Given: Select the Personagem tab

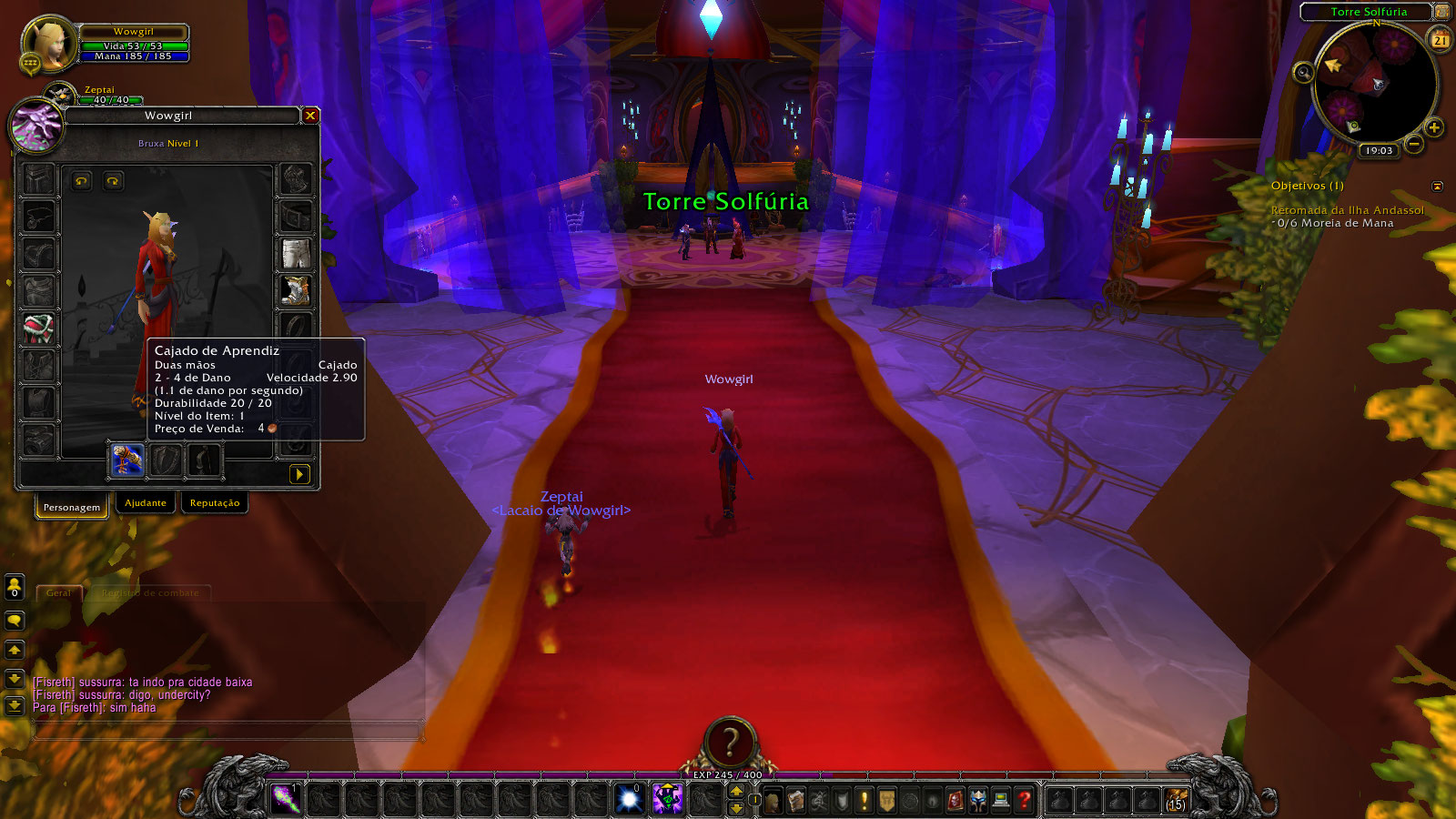Looking at the screenshot, I should pos(72,507).
